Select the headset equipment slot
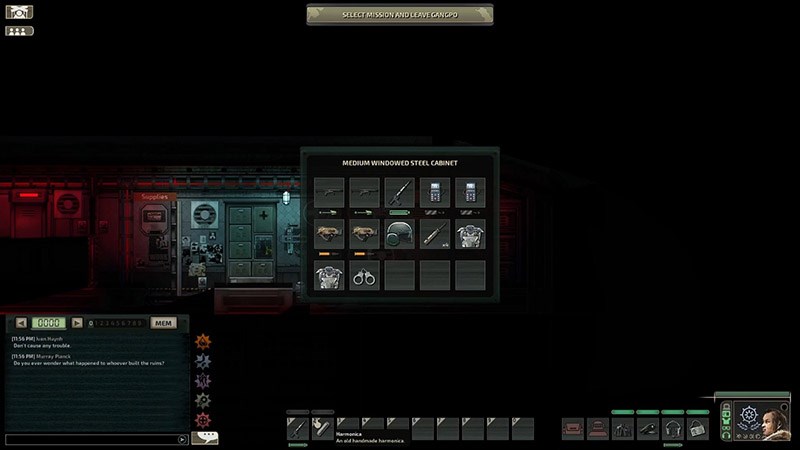Screen dimensions: 800x450 (672, 429)
